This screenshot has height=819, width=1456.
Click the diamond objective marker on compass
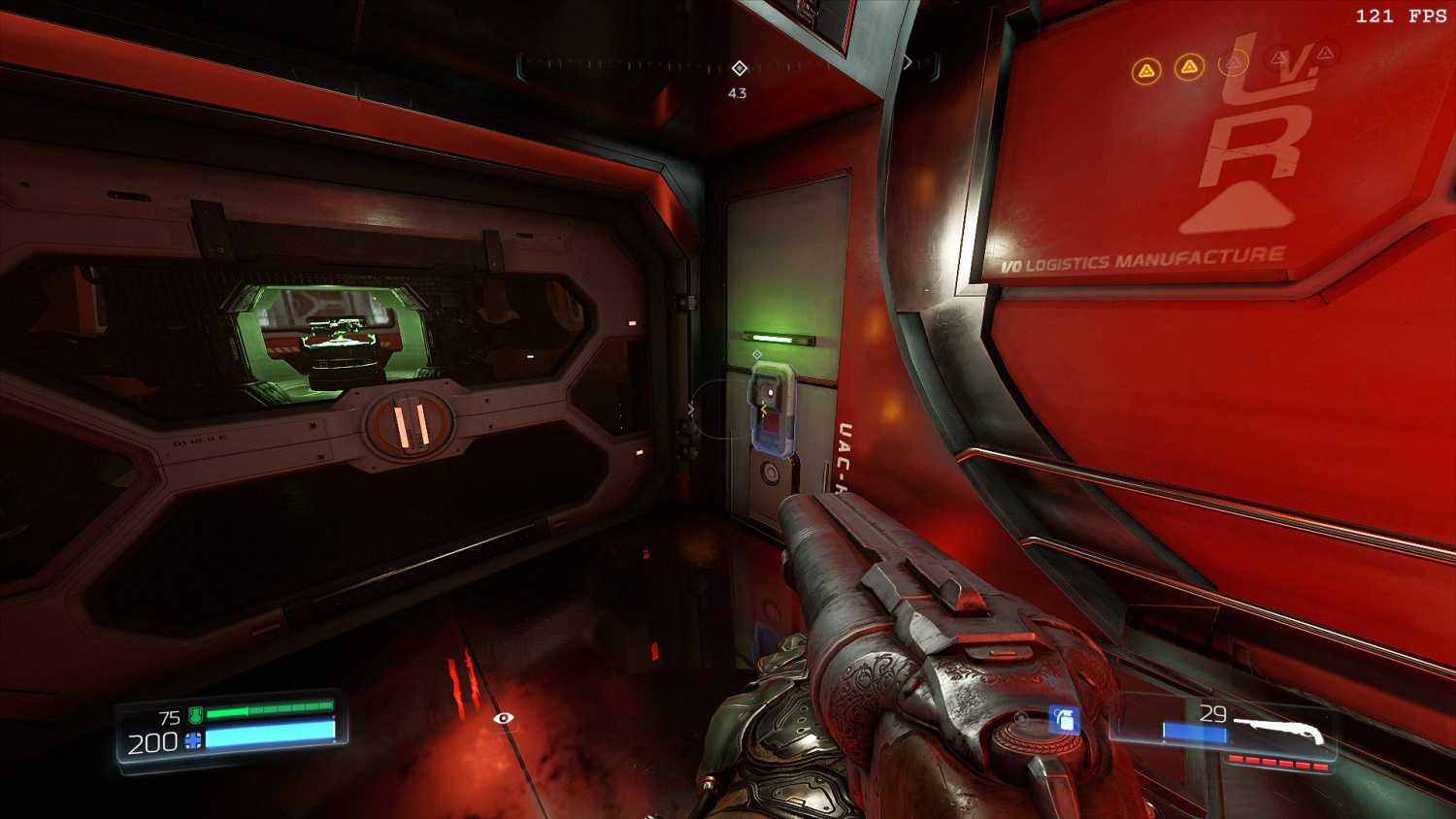point(740,68)
